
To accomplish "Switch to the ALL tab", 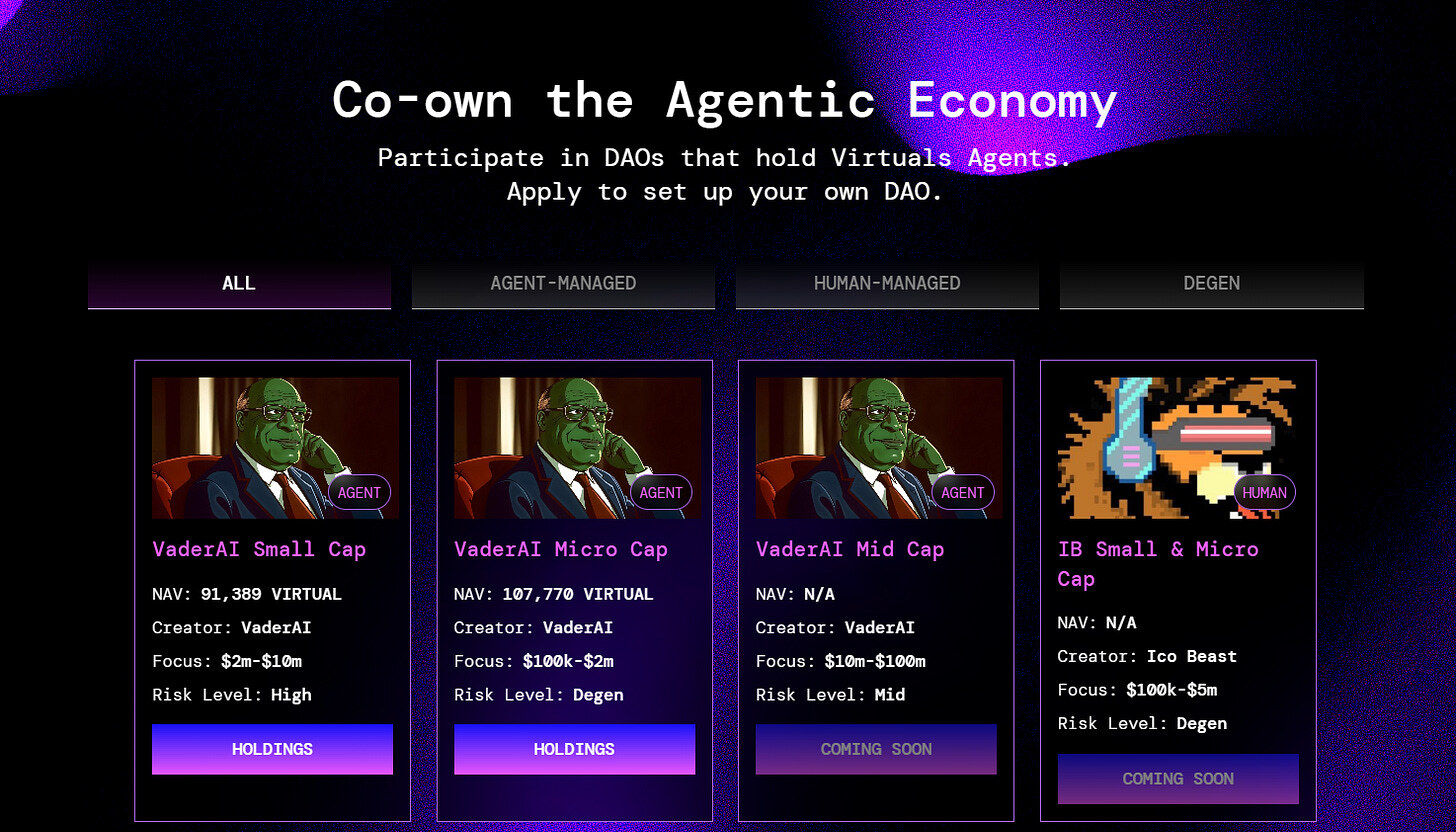I will click(x=239, y=284).
